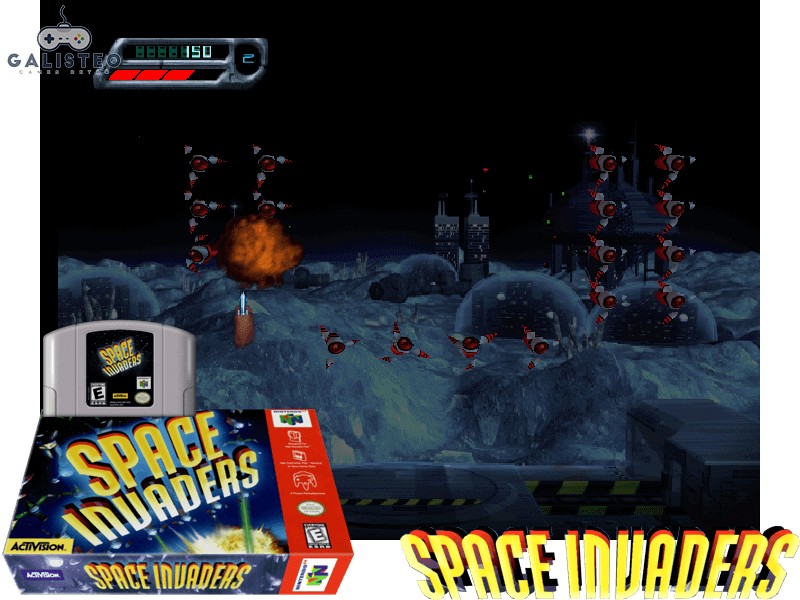The image size is (800, 600).
Task: Click the Galisteo Games Retro channel logo
Action: pyautogui.click(x=62, y=45)
